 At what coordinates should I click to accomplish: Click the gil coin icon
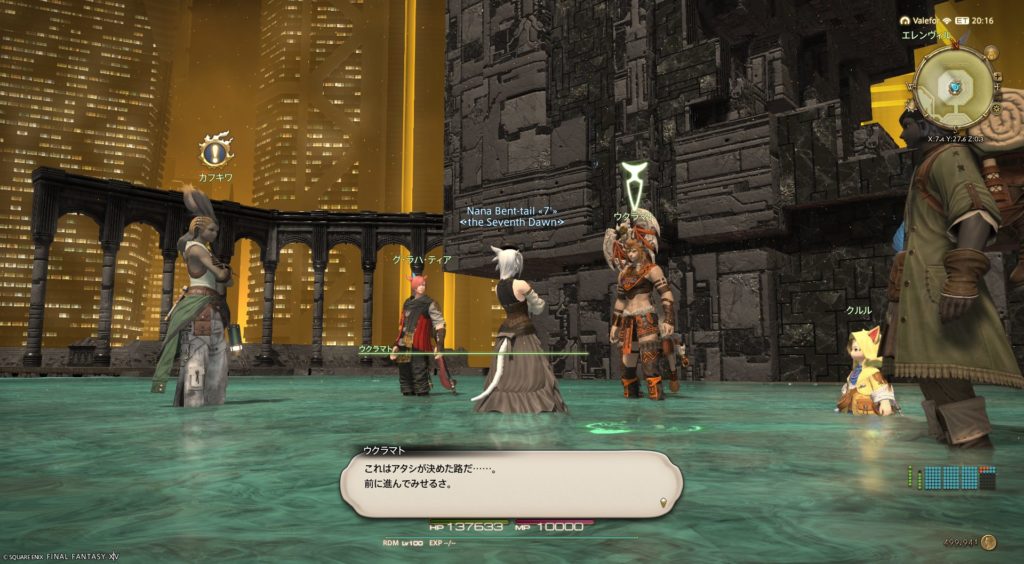[x=988, y=542]
